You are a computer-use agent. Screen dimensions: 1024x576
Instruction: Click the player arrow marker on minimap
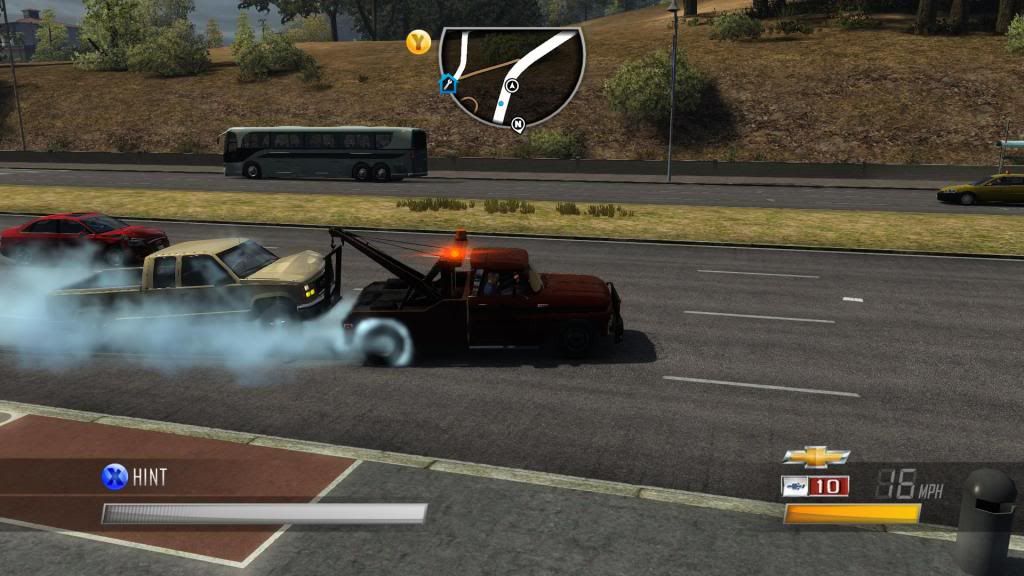point(512,86)
